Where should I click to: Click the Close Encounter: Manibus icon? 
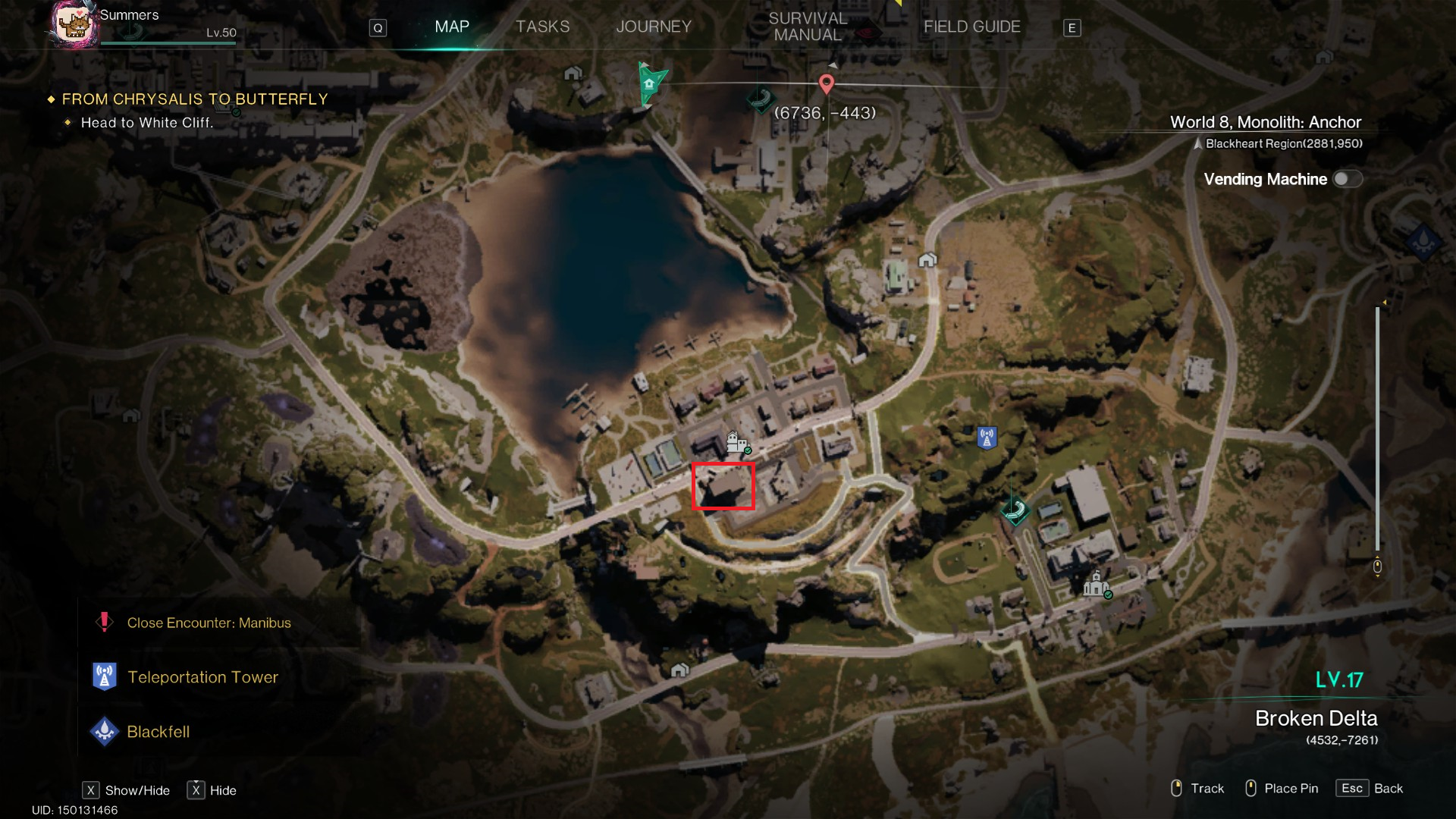click(105, 622)
